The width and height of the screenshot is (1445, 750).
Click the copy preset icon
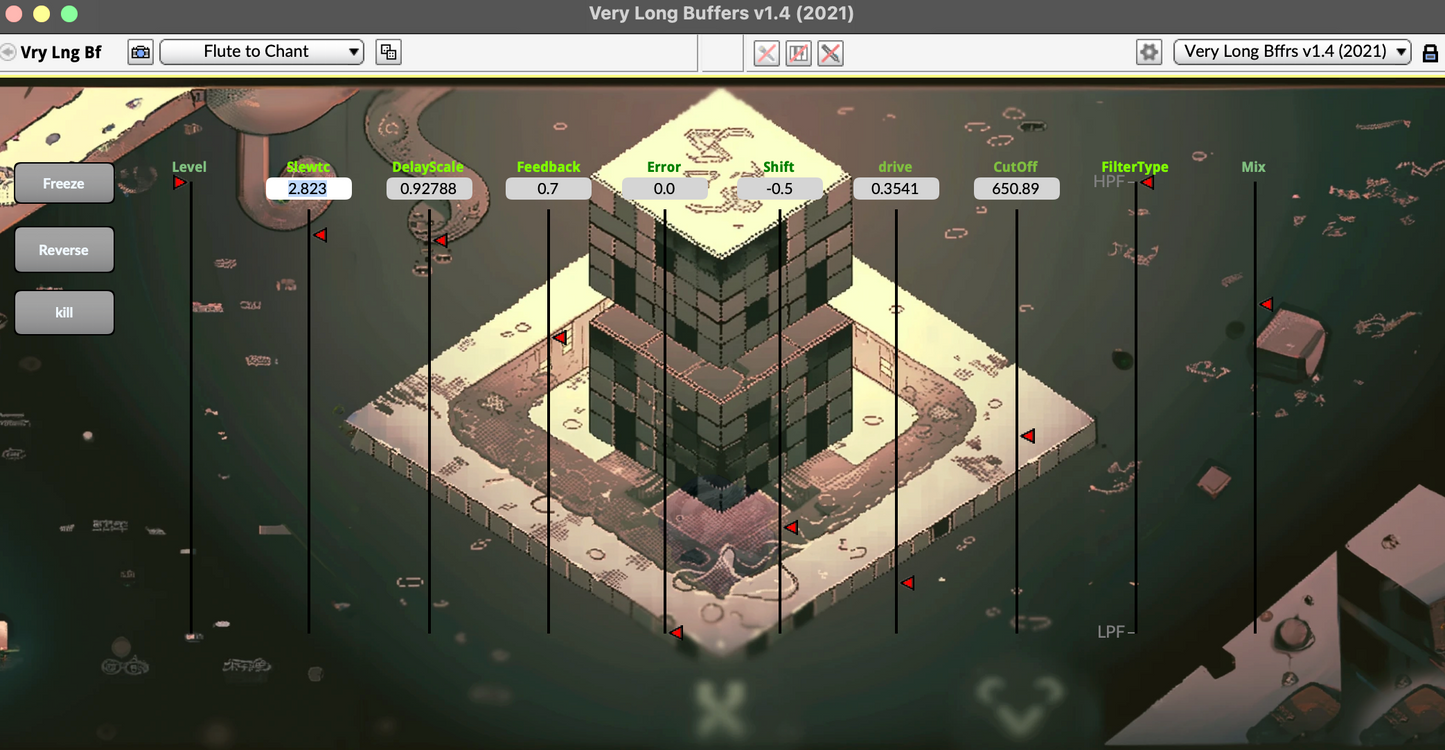coord(388,52)
